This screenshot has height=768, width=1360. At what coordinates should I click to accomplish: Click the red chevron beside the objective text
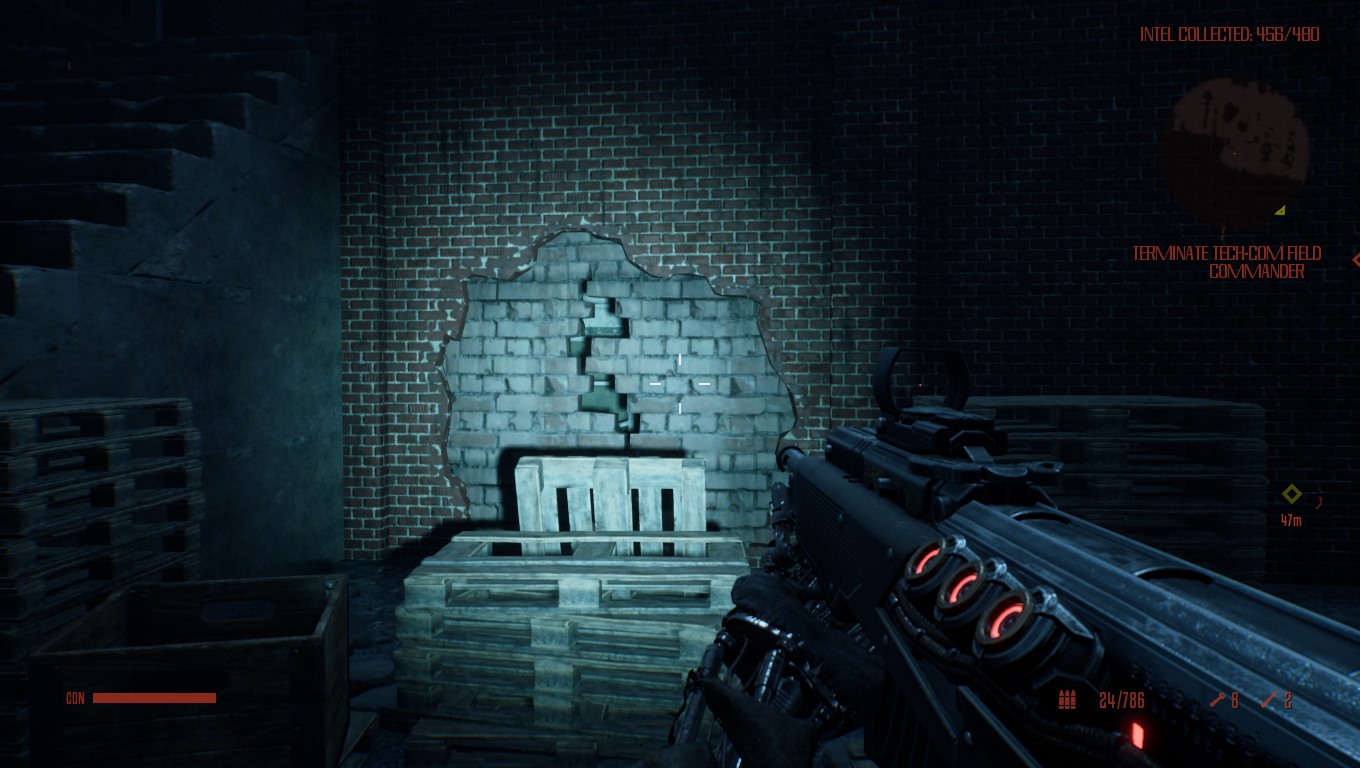pos(1356,261)
